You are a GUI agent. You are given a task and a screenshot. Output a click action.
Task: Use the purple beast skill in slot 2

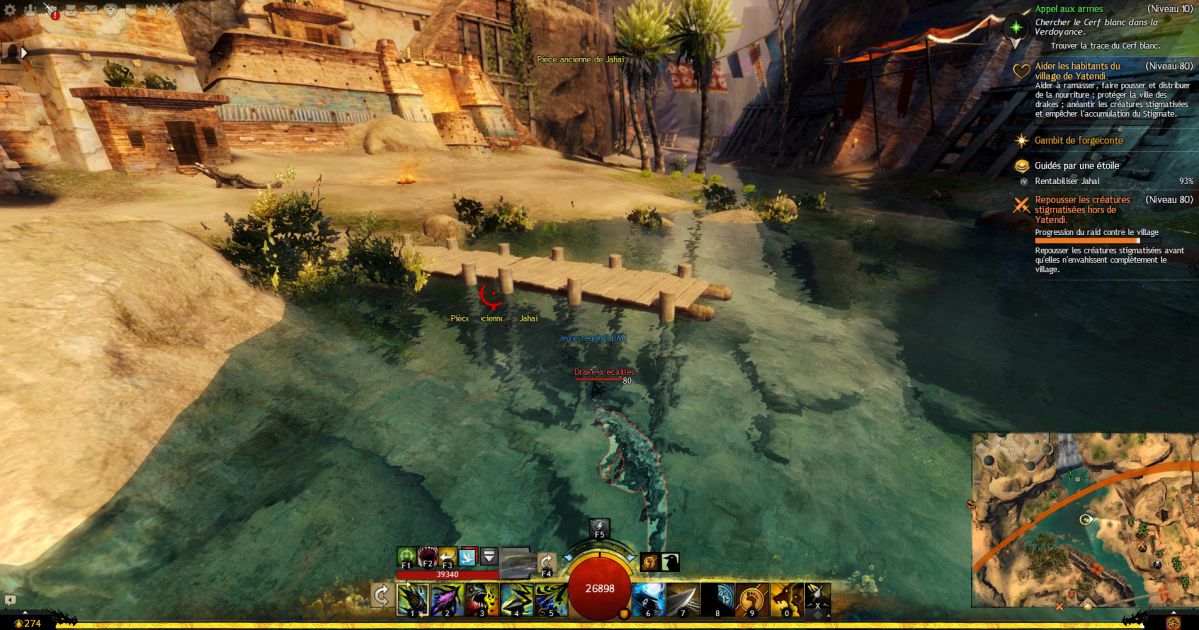(x=447, y=598)
